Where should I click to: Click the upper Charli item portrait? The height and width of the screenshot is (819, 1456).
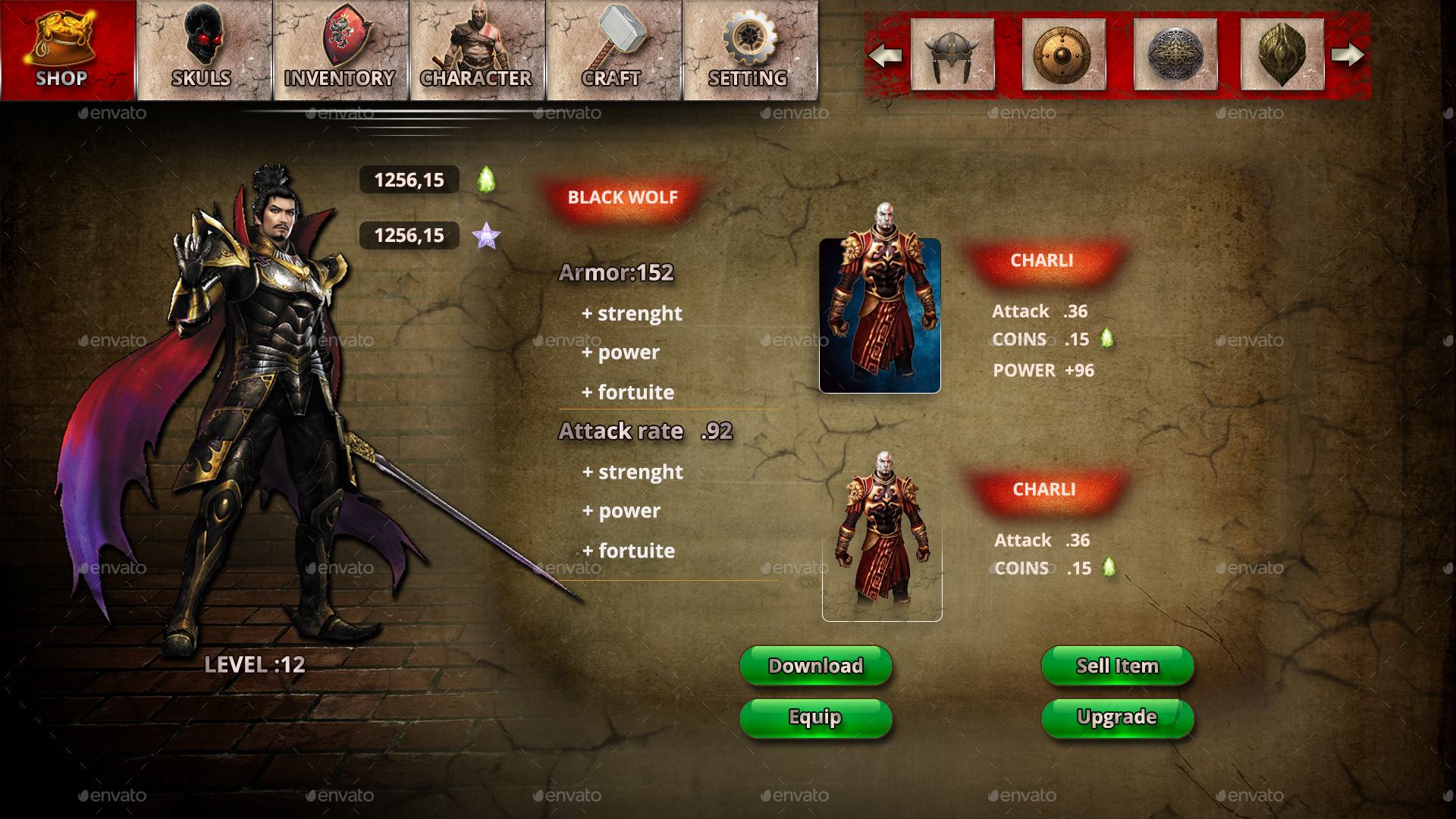pos(880,315)
